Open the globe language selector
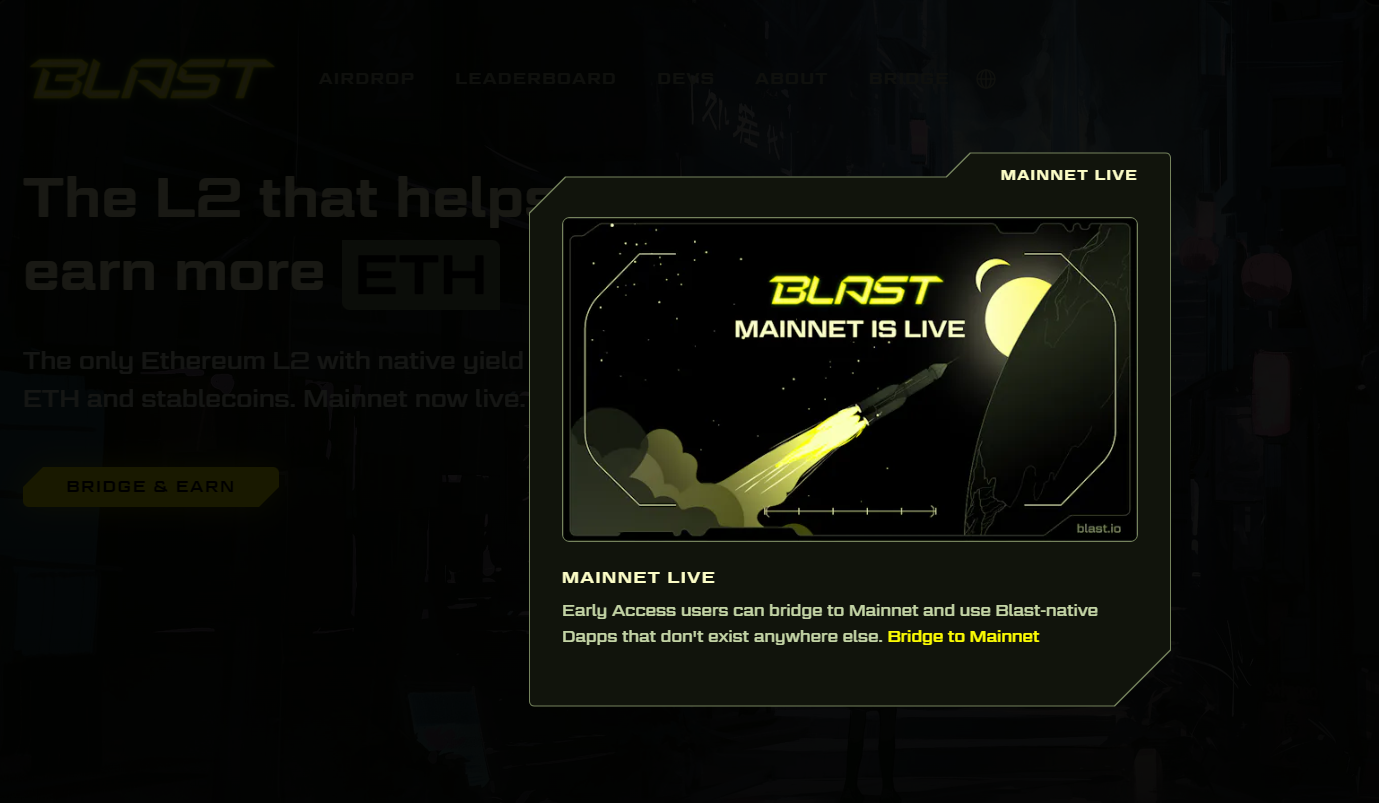 click(986, 79)
